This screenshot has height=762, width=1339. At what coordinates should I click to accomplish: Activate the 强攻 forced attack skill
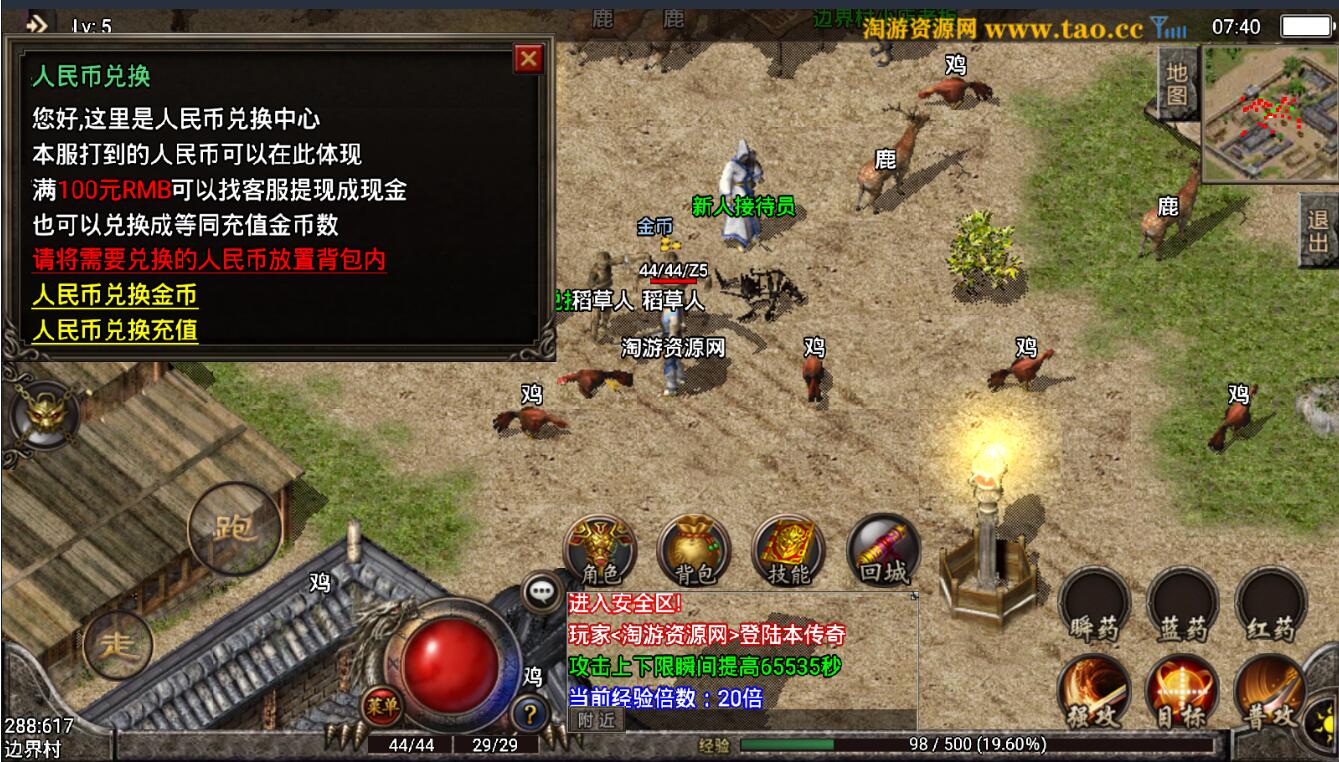click(1095, 693)
